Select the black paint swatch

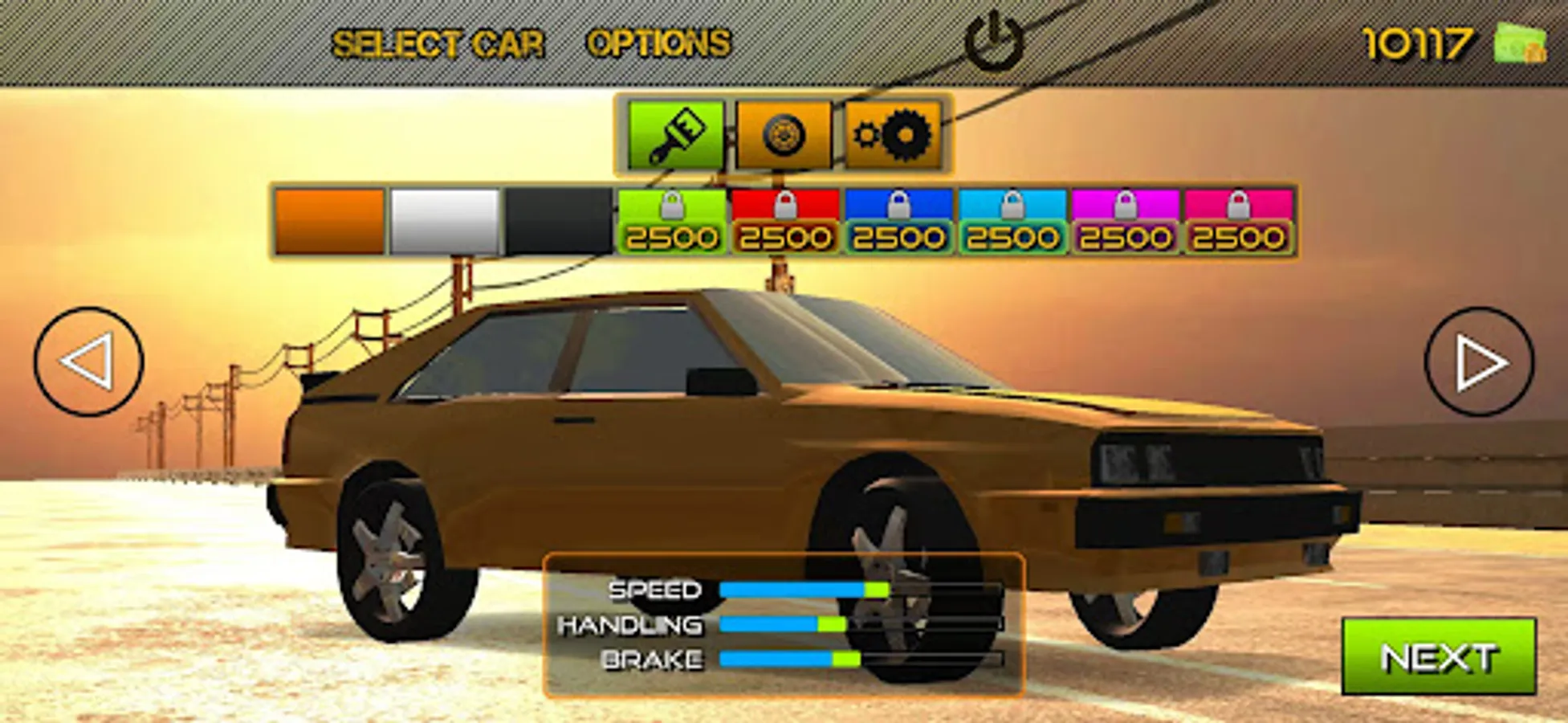(559, 221)
